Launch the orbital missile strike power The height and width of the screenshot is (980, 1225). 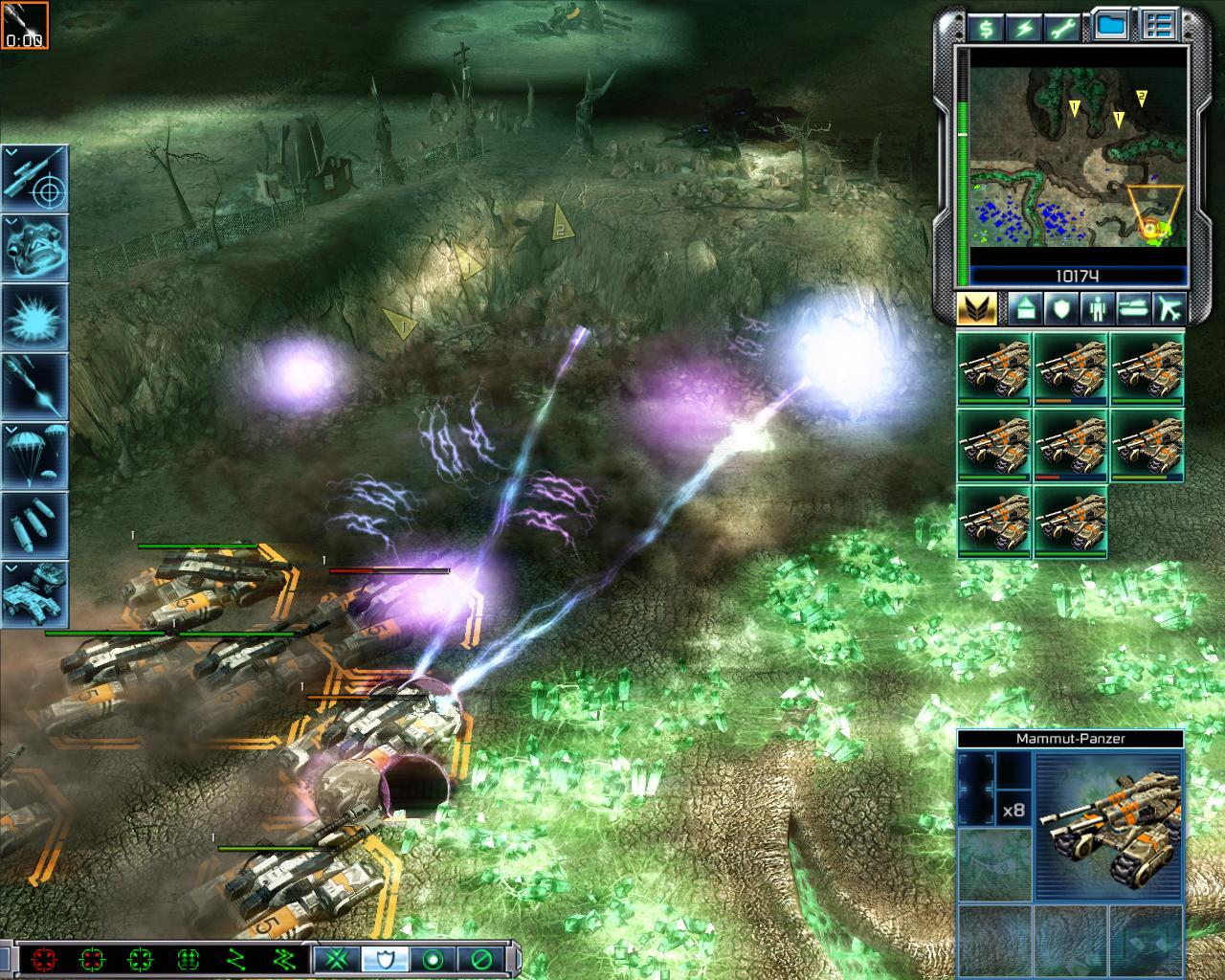coord(35,386)
